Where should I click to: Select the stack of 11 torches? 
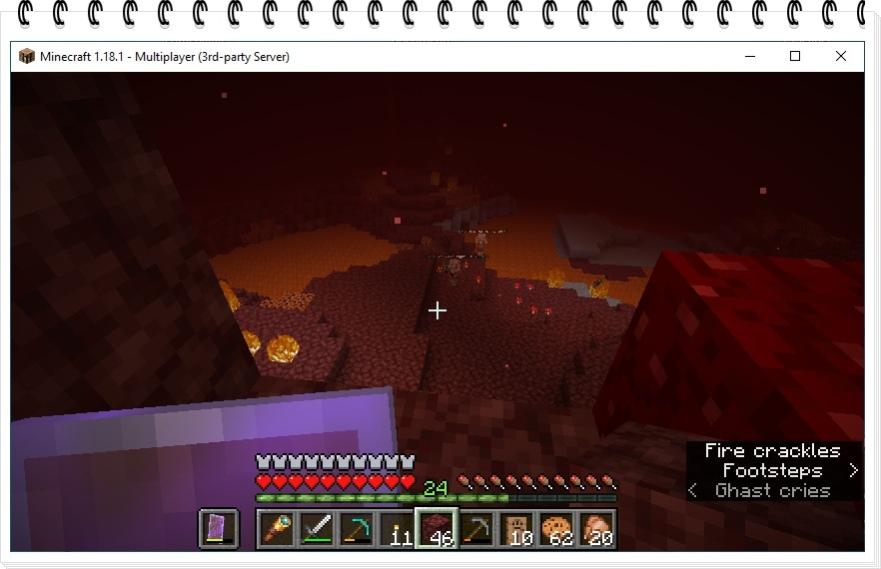pyautogui.click(x=397, y=528)
